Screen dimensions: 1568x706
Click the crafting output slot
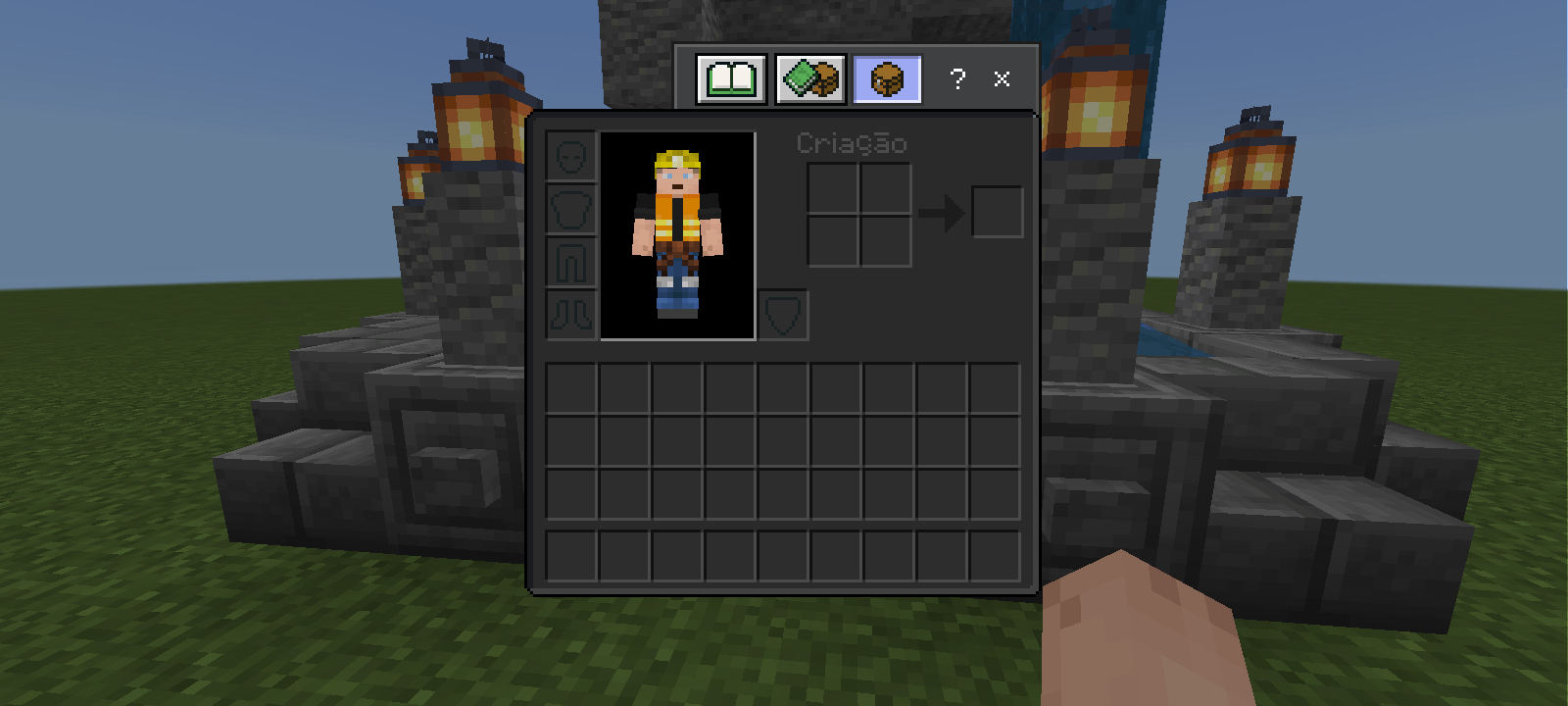997,212
